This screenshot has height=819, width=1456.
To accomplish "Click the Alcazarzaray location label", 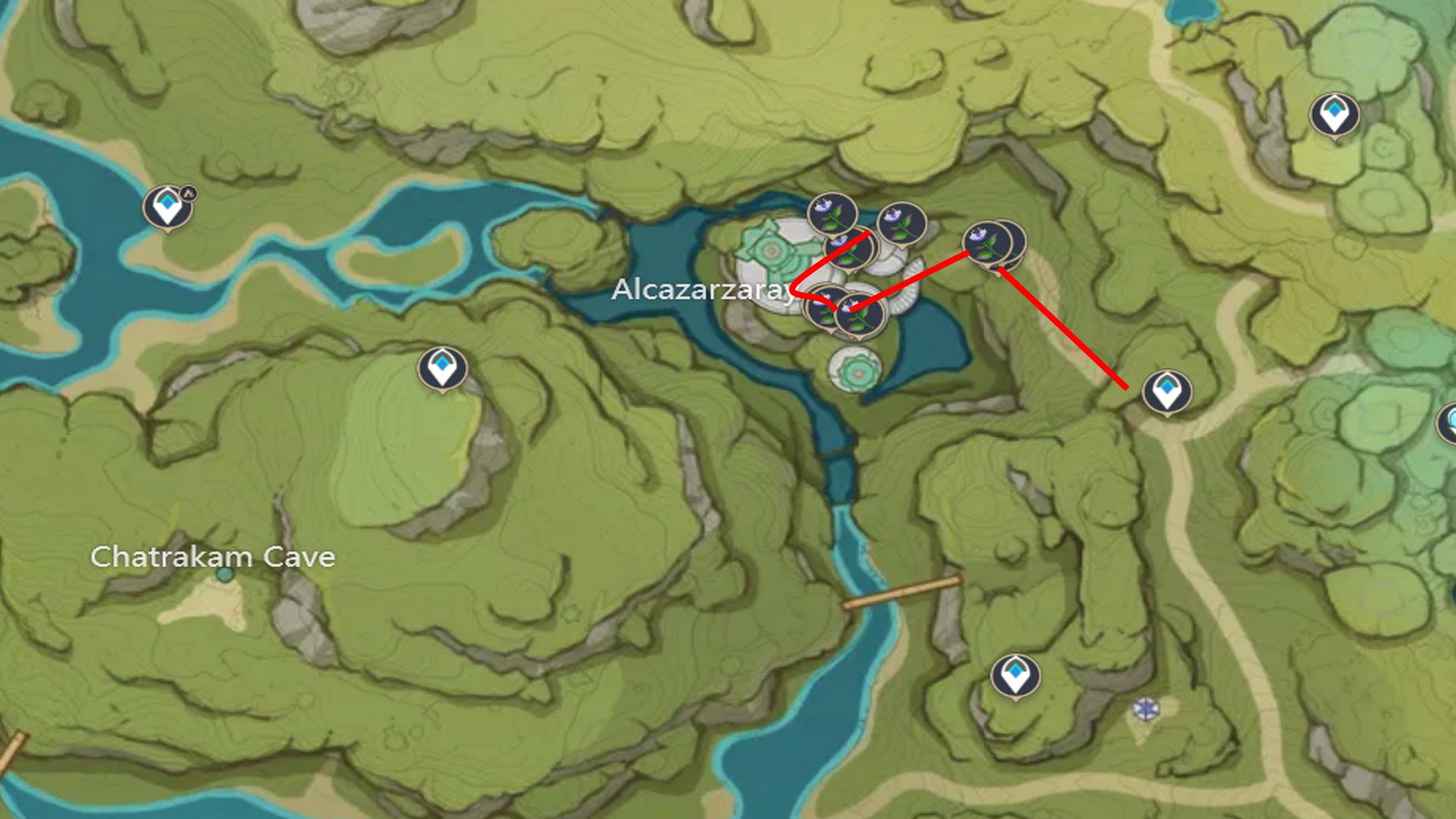I will (x=705, y=290).
